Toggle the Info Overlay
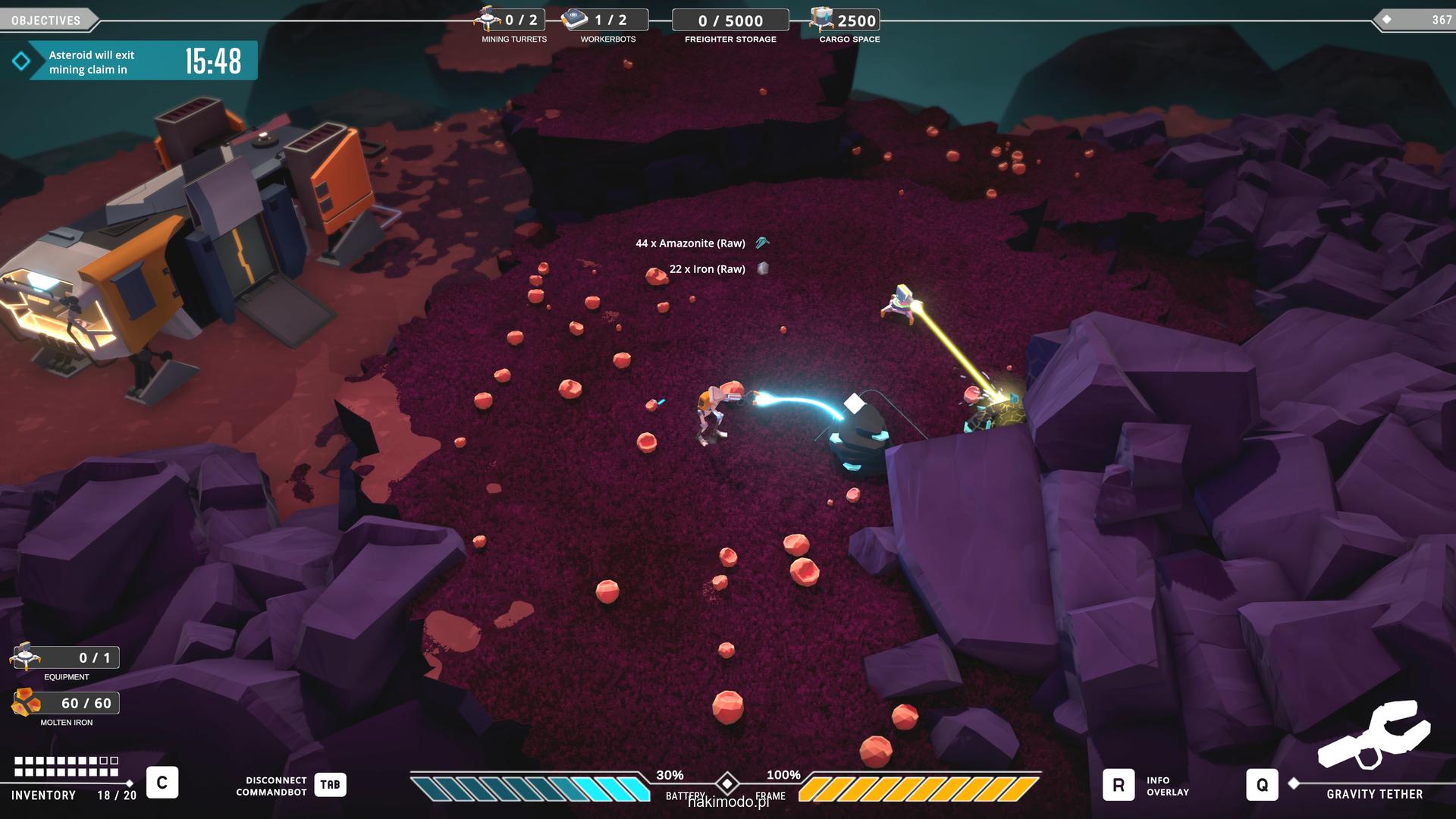This screenshot has width=1456, height=819. 1119,785
